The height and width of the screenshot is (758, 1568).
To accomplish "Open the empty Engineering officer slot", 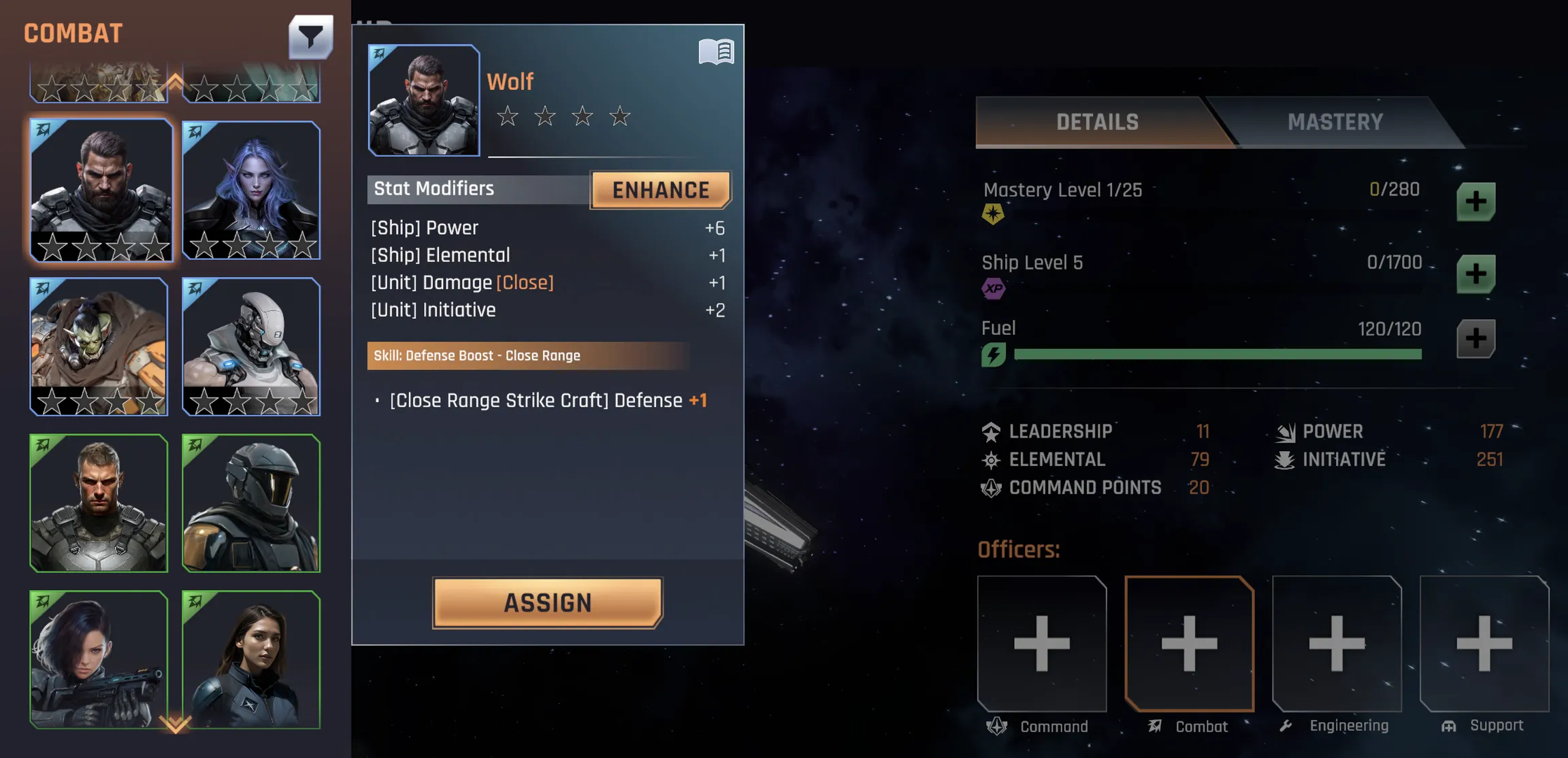I will [1337, 643].
